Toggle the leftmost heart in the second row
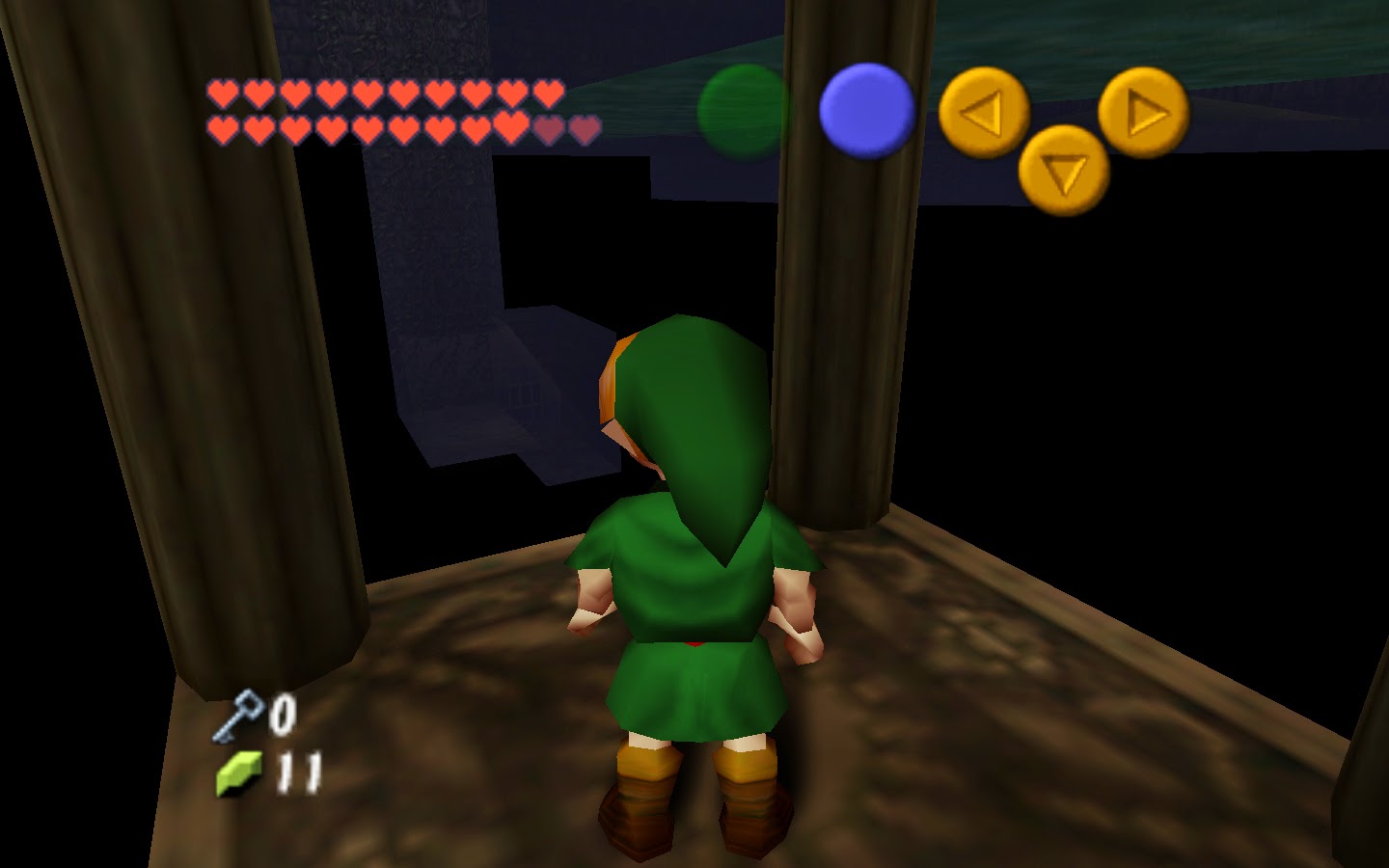Viewport: 1389px width, 868px height. [x=222, y=127]
